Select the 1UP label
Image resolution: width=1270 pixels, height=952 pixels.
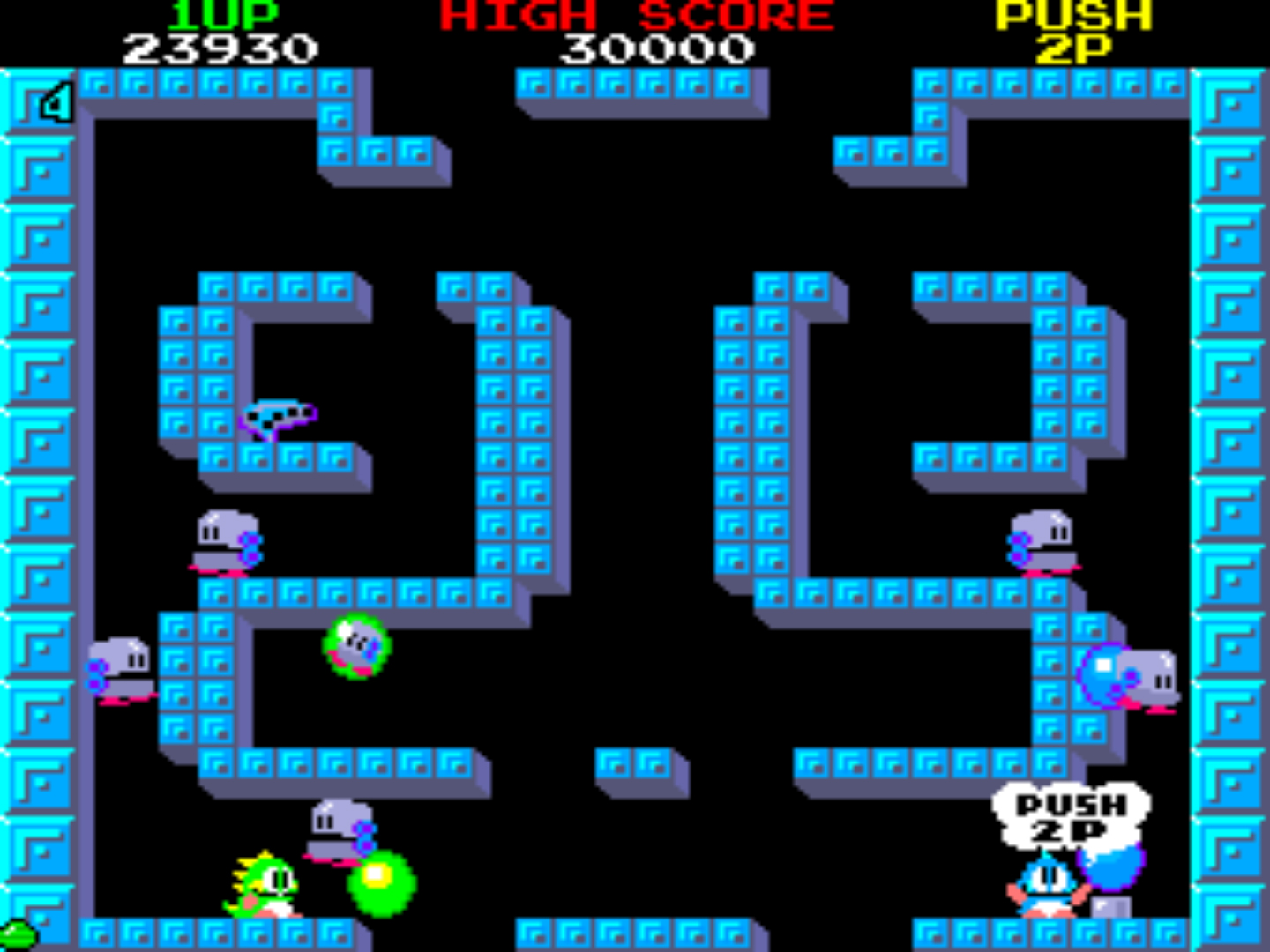[x=219, y=13]
